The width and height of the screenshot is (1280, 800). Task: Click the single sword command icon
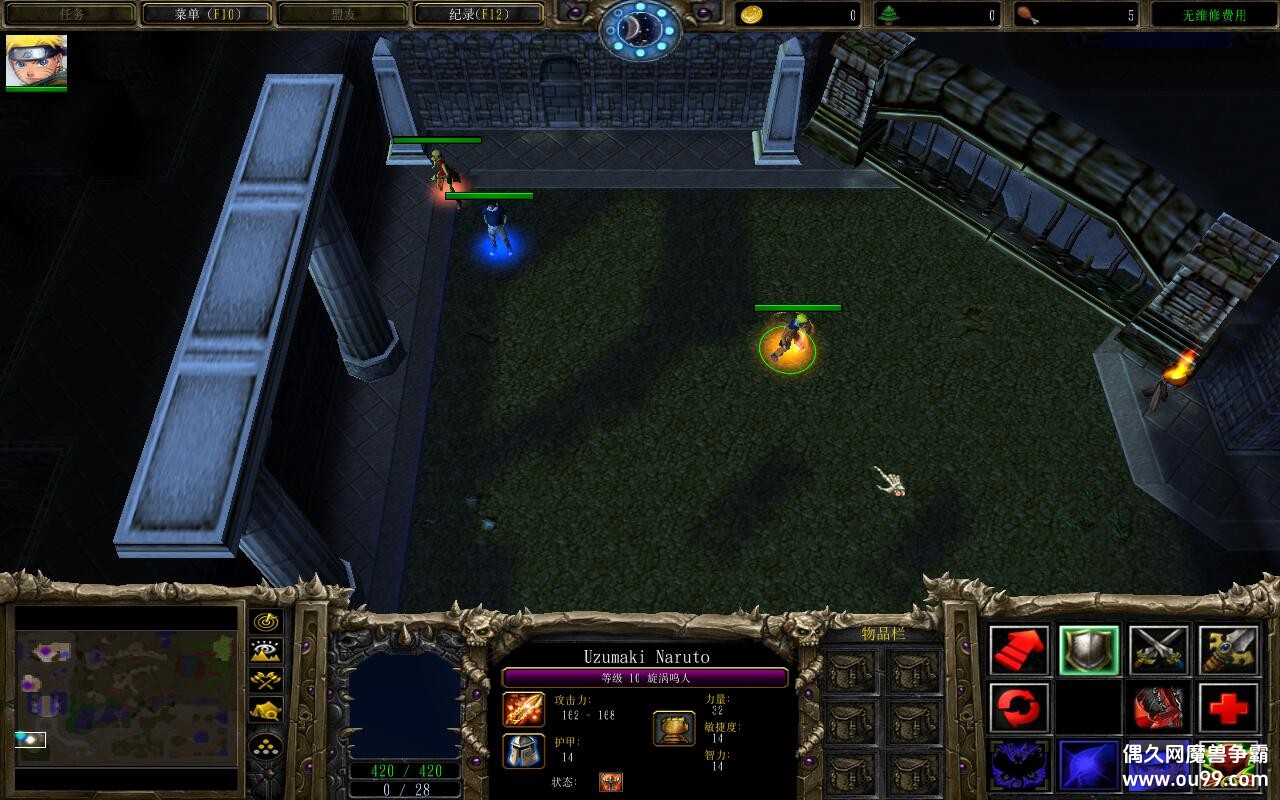pyautogui.click(x=1229, y=650)
